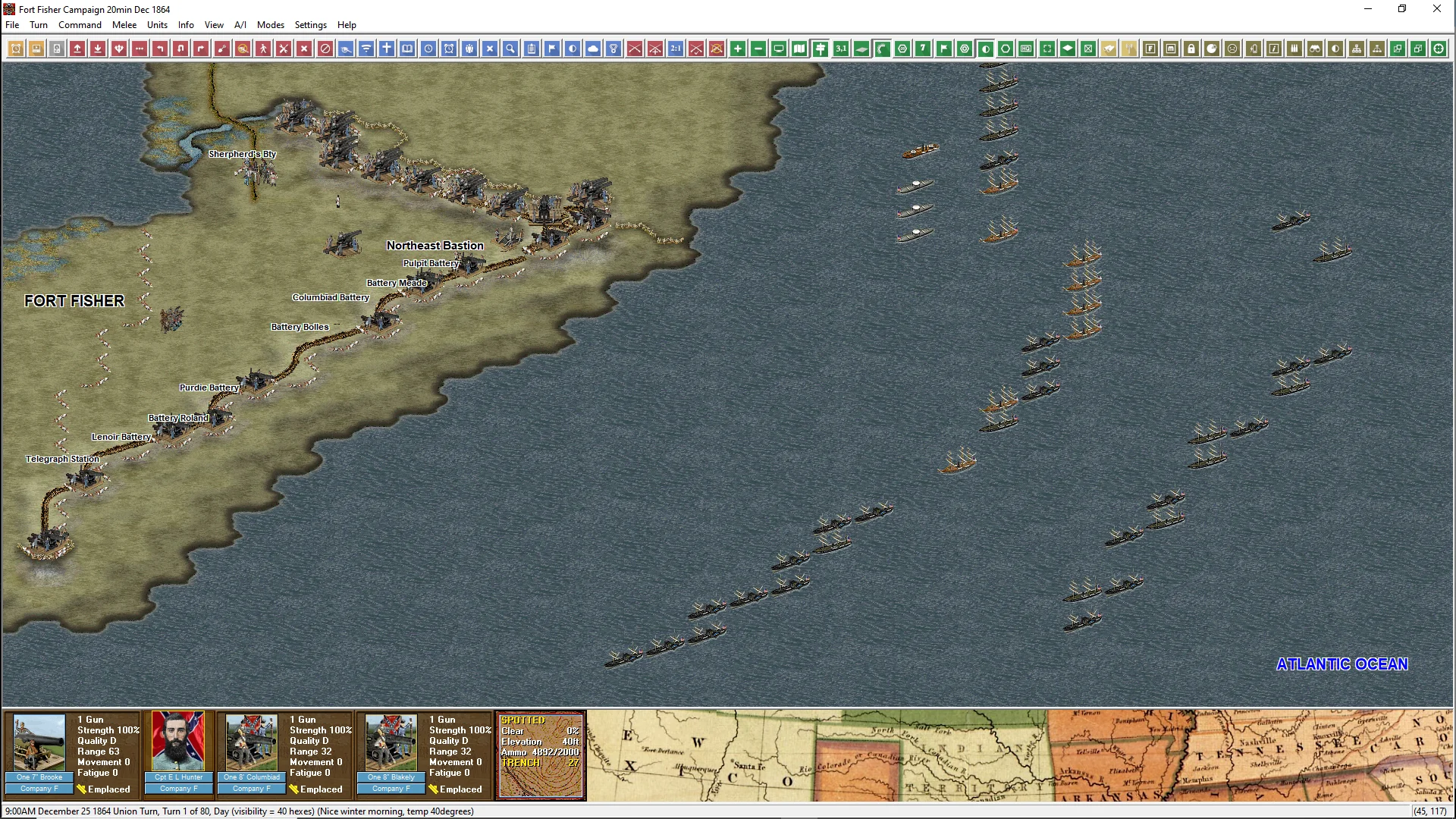This screenshot has width=1456, height=819.
Task: Click the 2:1 toolbar button
Action: [676, 49]
